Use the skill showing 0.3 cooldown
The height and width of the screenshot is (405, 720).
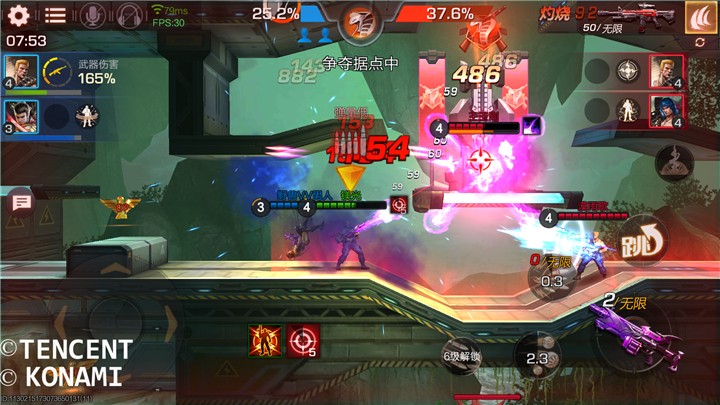[551, 280]
